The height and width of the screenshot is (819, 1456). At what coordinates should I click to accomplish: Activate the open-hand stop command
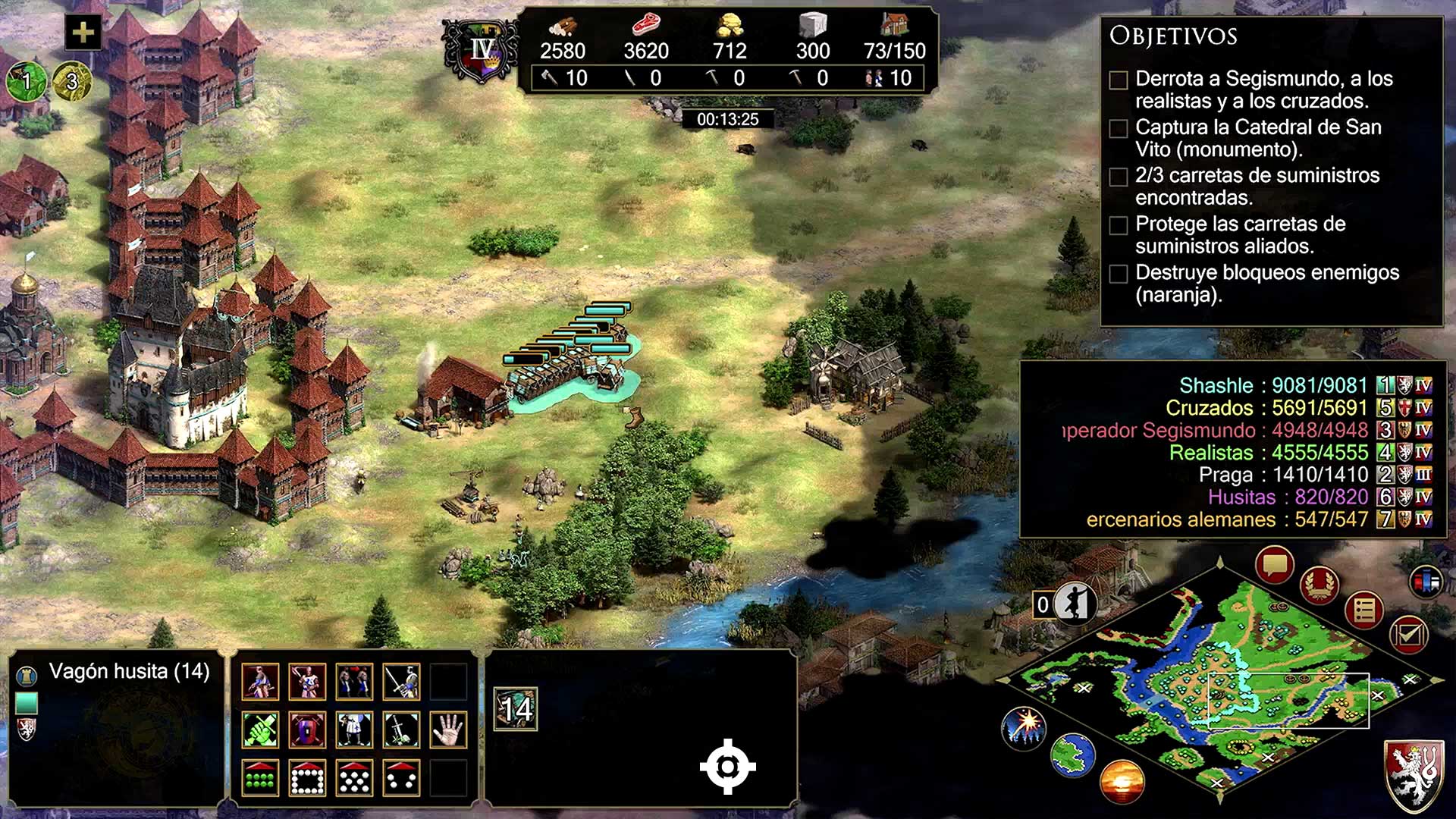[x=448, y=730]
